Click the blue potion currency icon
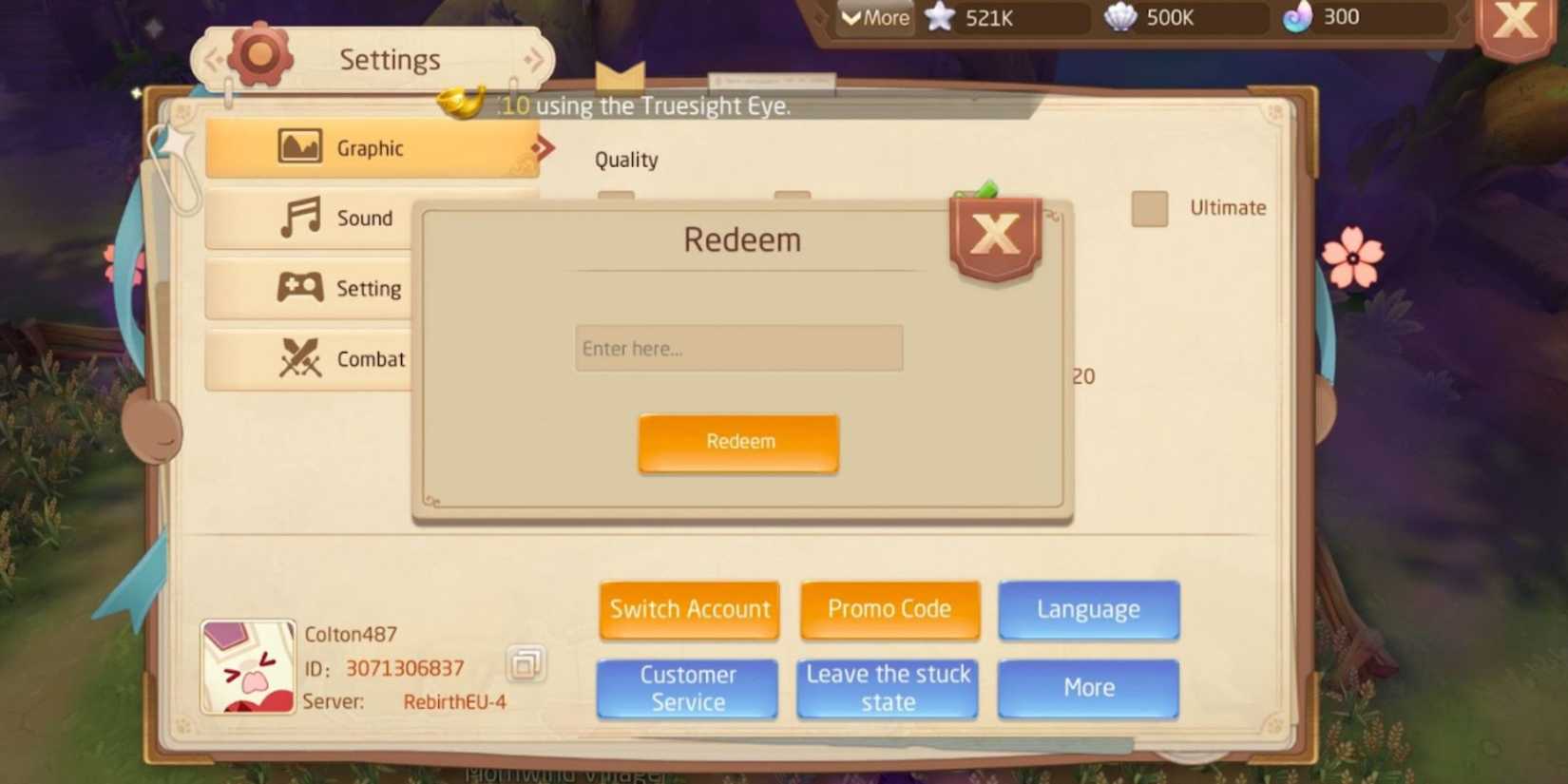This screenshot has width=1568, height=784. click(1299, 17)
